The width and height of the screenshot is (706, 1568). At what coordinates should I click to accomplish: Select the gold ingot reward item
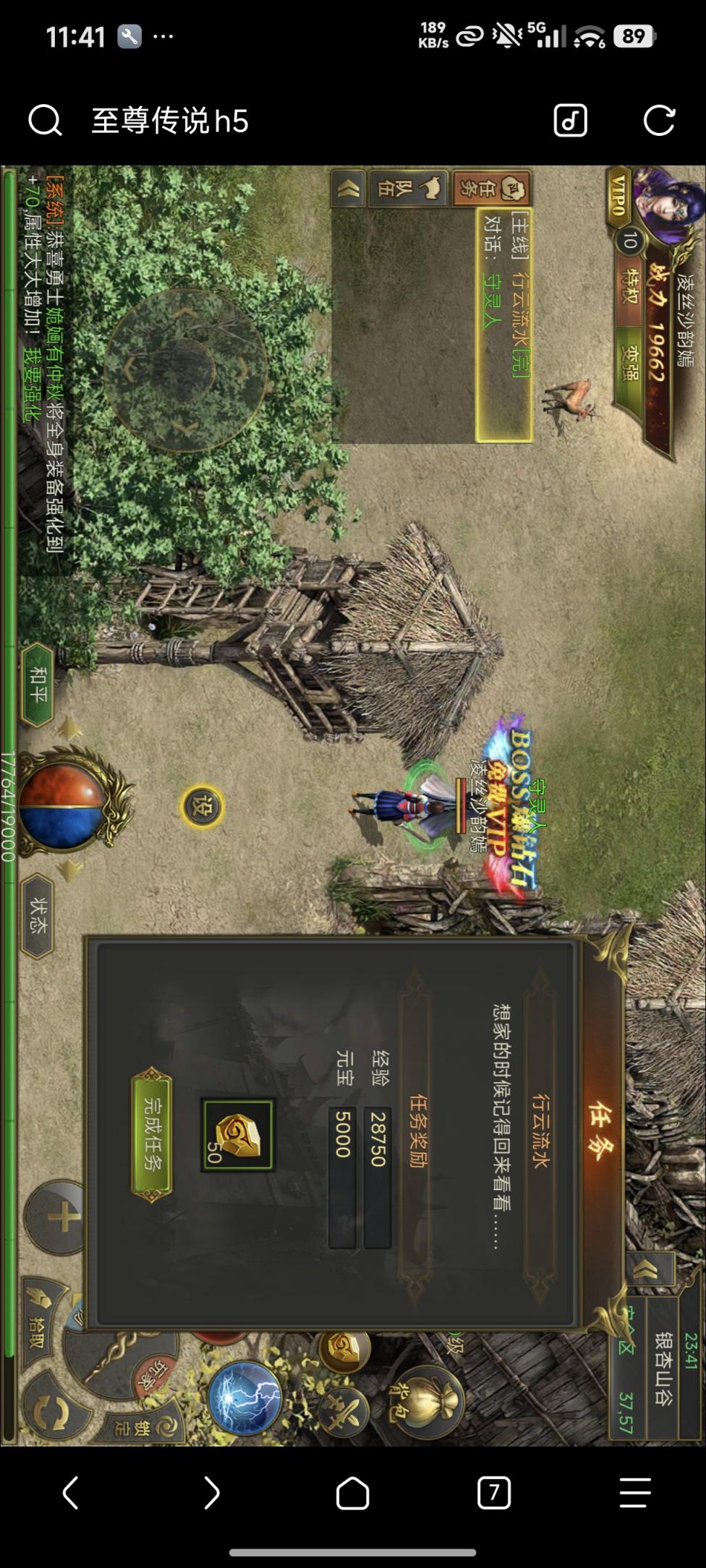(x=237, y=1135)
